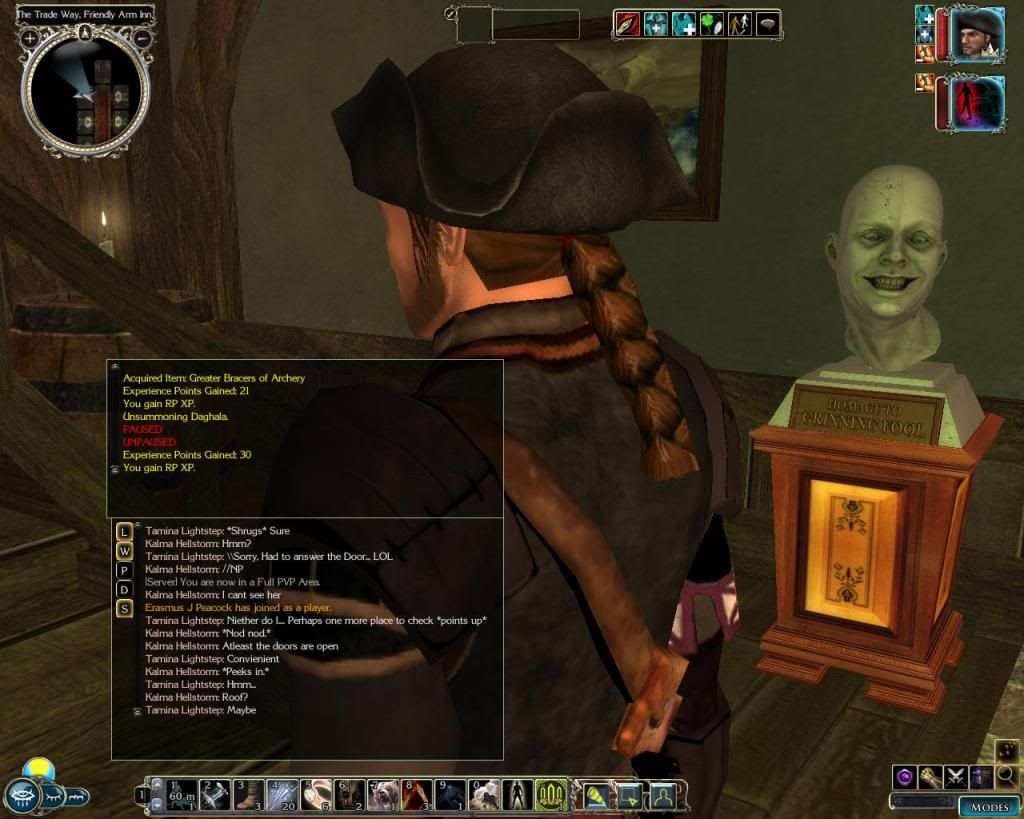The width and height of the screenshot is (1024, 819).
Task: Click the four-leaf clover status effect icon
Action: tap(711, 24)
